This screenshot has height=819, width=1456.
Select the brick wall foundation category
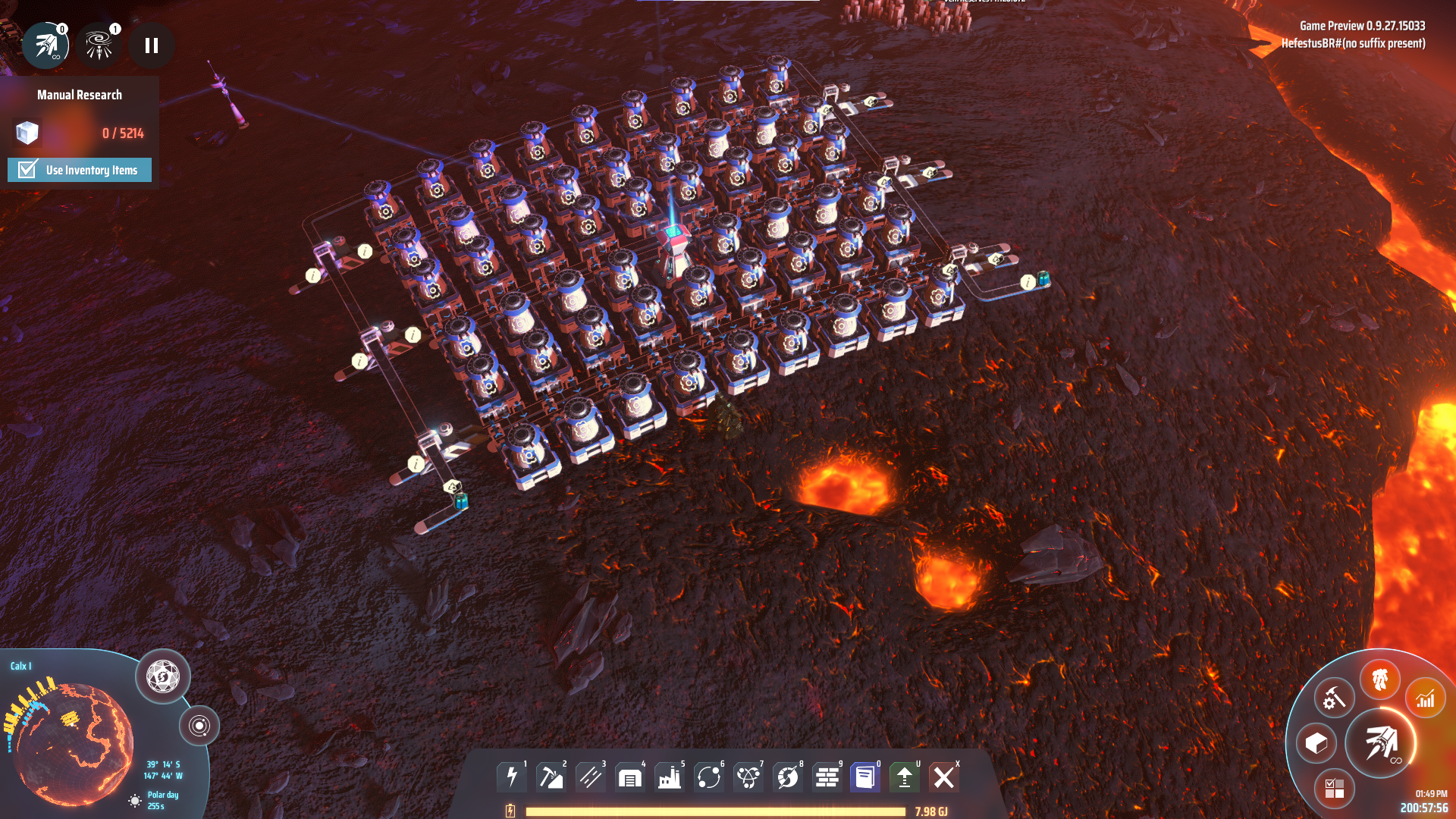[827, 777]
